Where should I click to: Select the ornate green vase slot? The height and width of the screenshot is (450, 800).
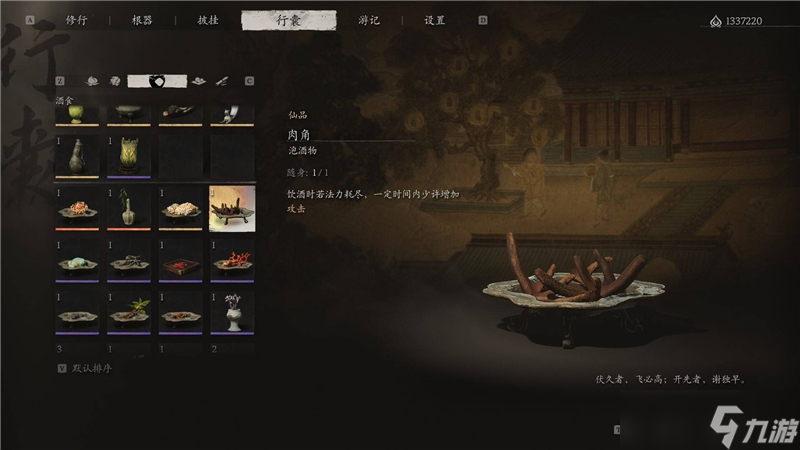(x=129, y=157)
